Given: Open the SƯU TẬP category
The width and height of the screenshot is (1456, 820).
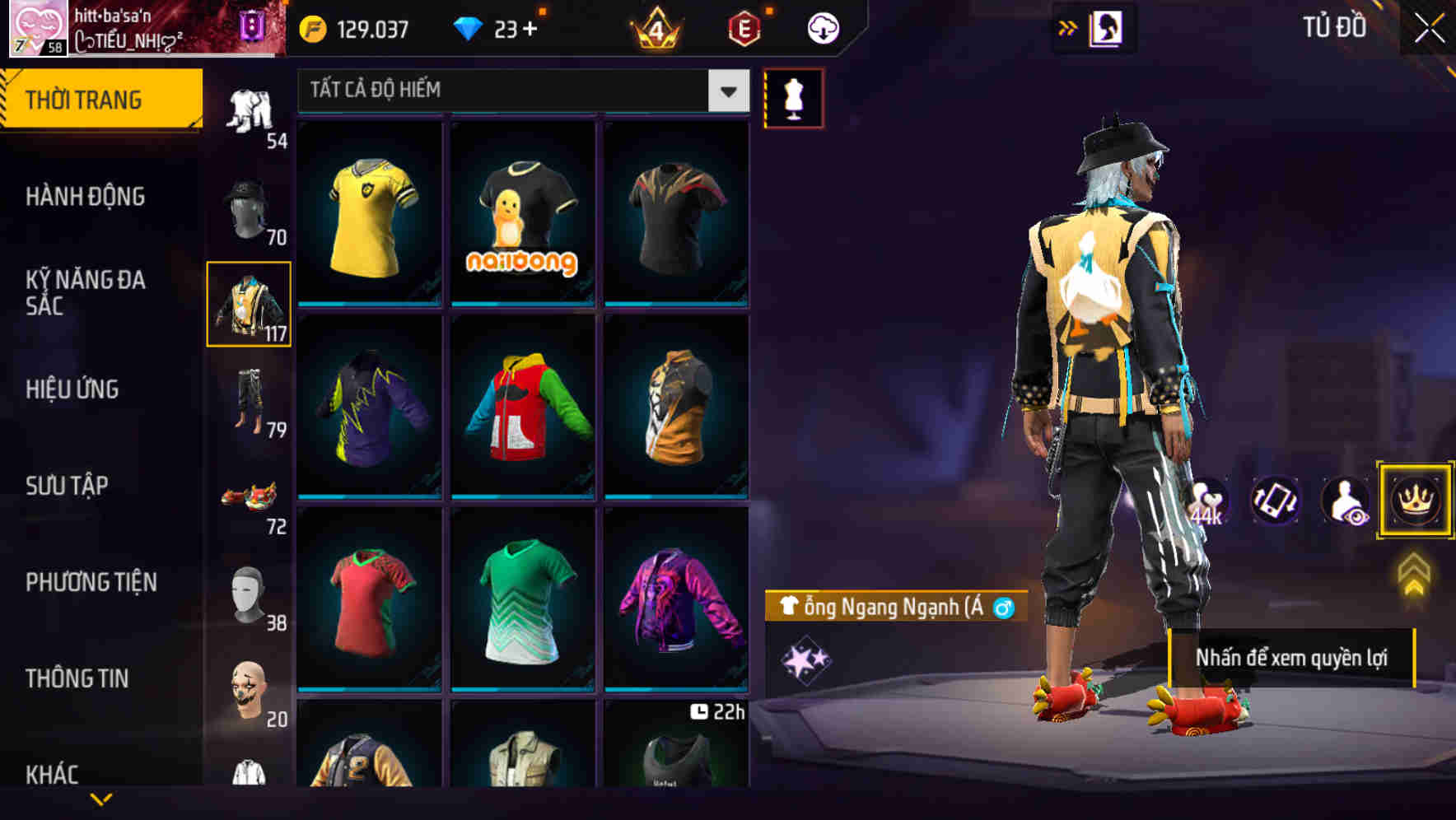Looking at the screenshot, I should pyautogui.click(x=66, y=486).
